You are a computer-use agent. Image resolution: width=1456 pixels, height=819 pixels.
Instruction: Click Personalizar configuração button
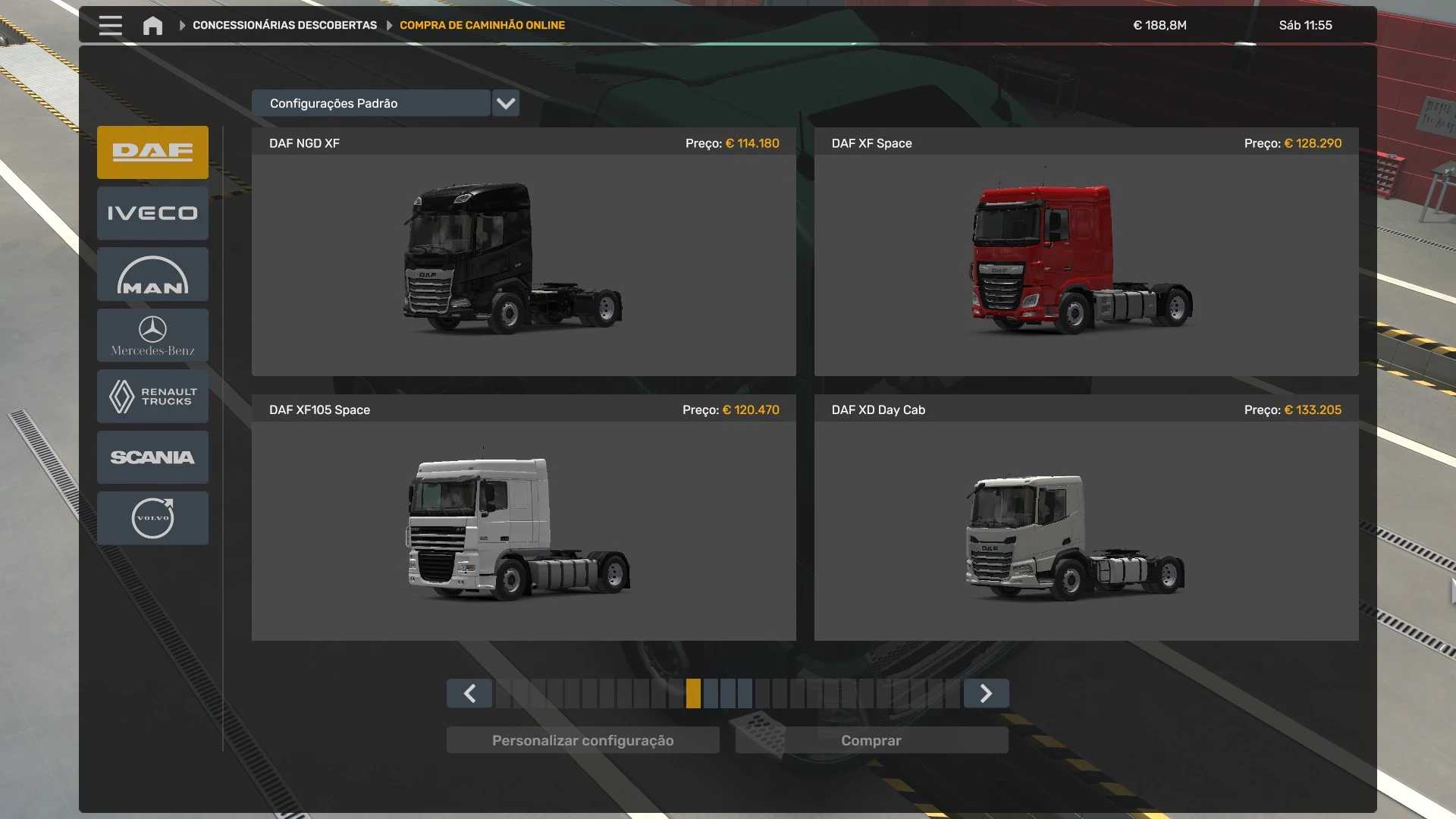[x=582, y=740]
